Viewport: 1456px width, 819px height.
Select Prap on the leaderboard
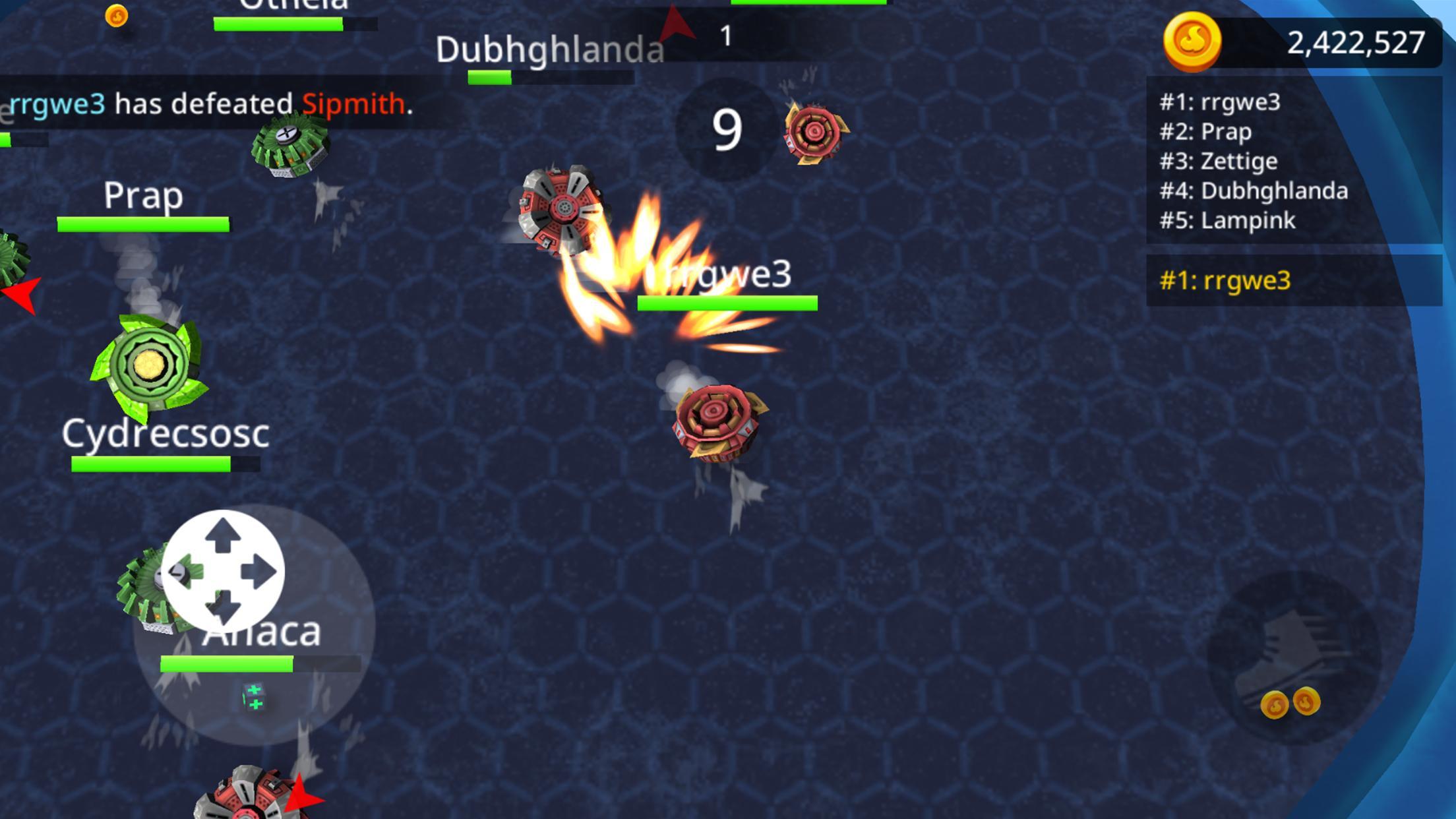point(1207,132)
